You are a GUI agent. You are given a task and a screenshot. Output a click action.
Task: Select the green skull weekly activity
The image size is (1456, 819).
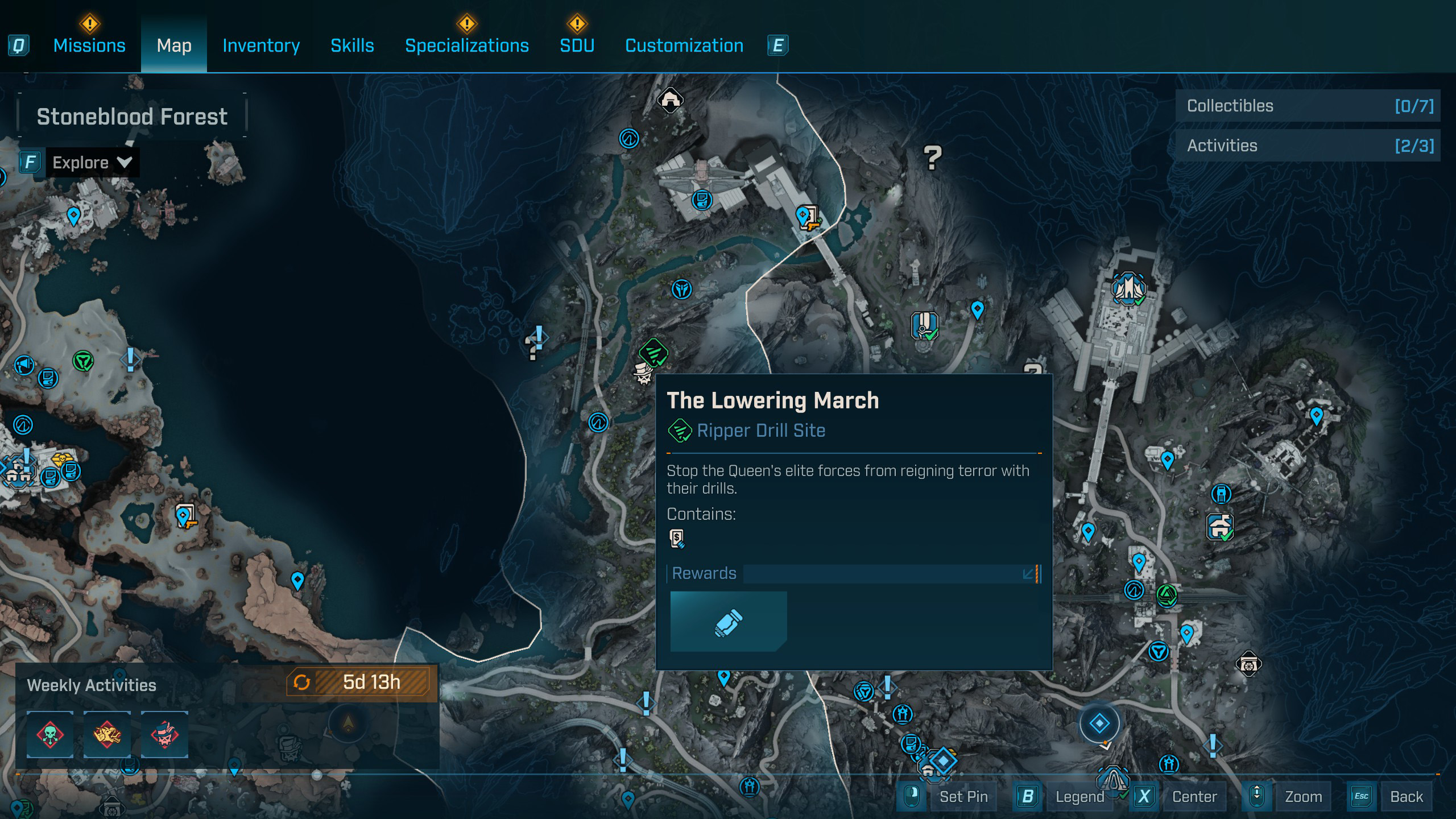(x=50, y=734)
